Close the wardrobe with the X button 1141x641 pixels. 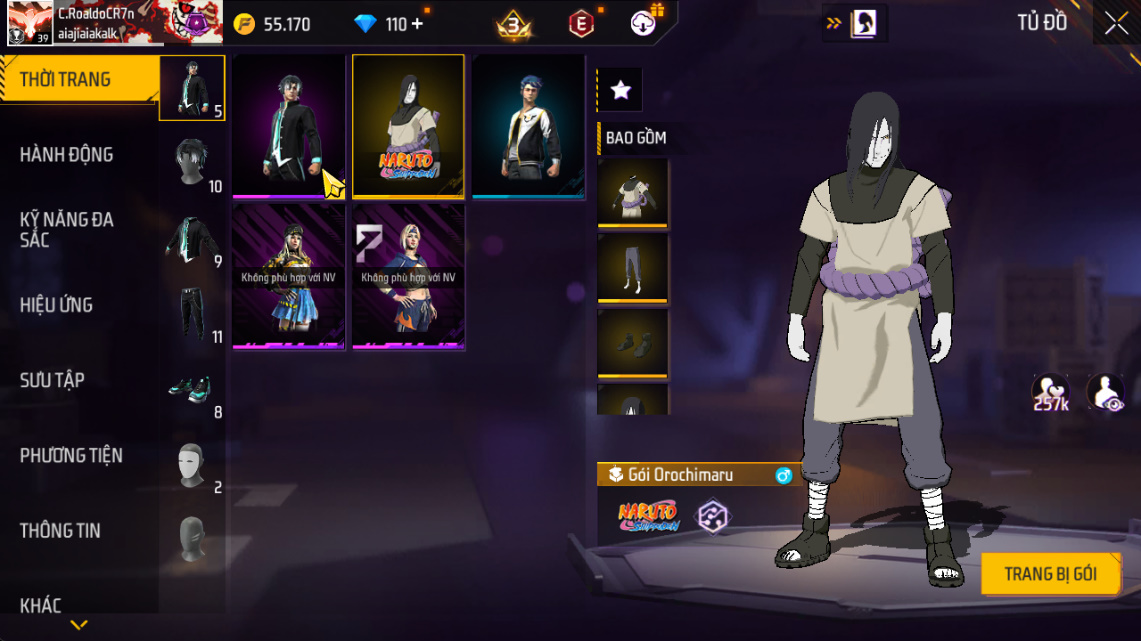tap(1116, 23)
